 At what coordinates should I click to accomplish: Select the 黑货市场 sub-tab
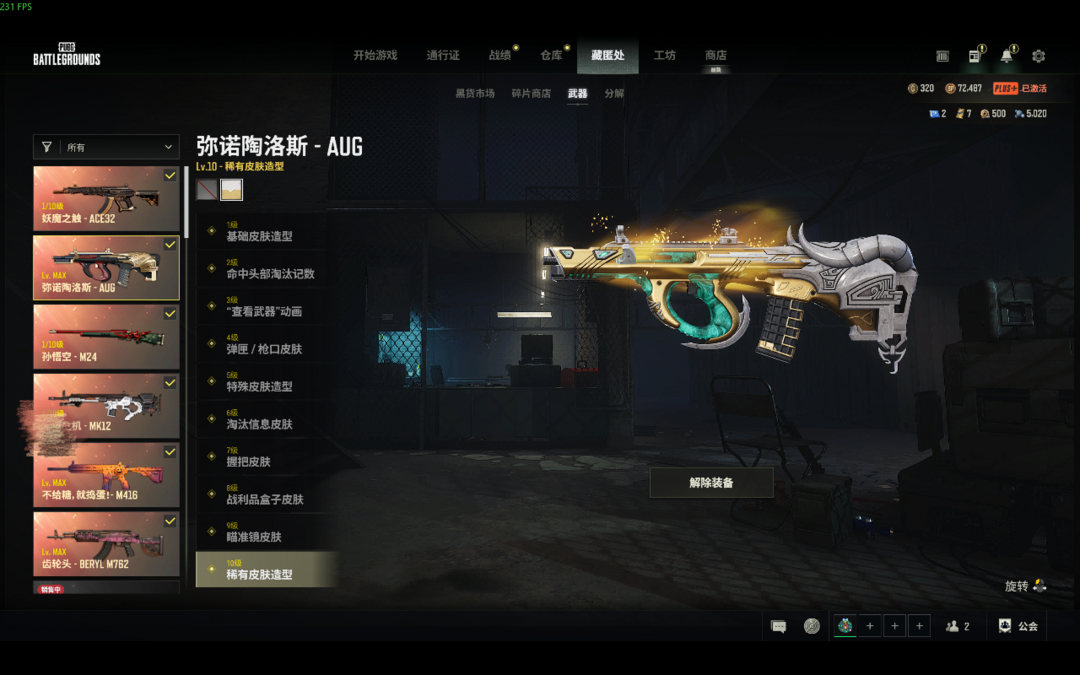[x=475, y=94]
